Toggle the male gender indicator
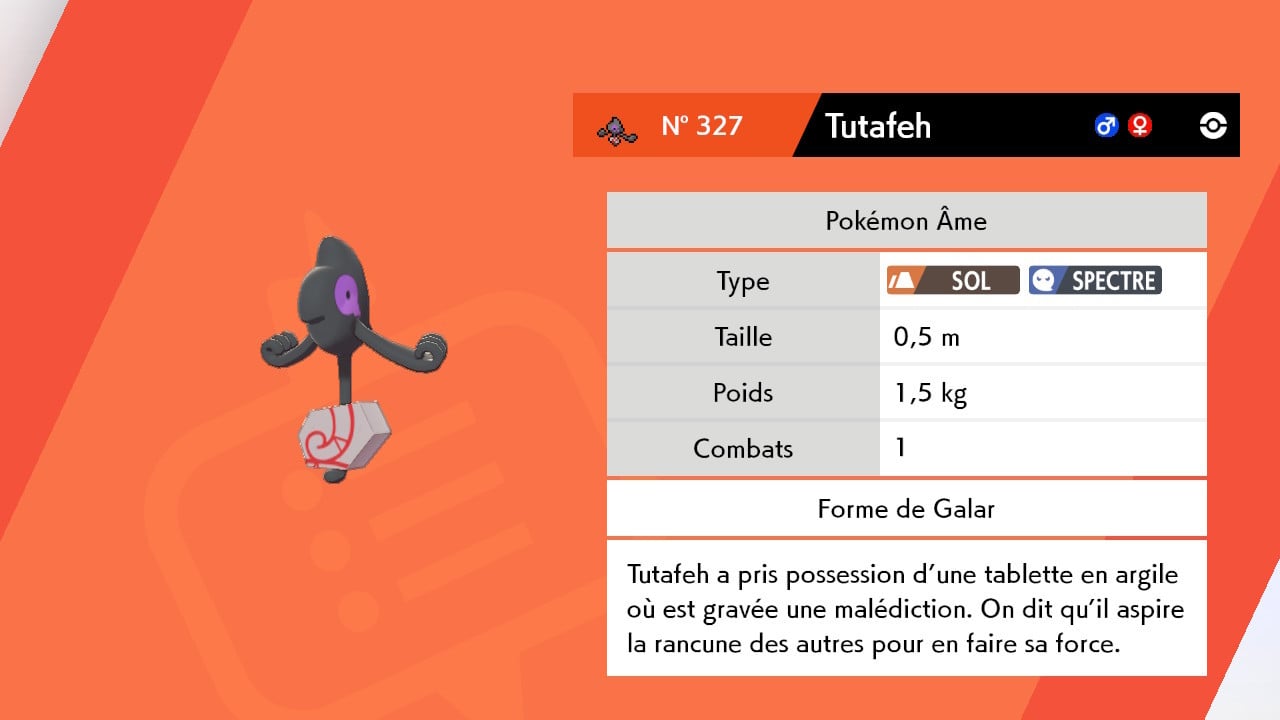The height and width of the screenshot is (720, 1280). (x=1105, y=125)
